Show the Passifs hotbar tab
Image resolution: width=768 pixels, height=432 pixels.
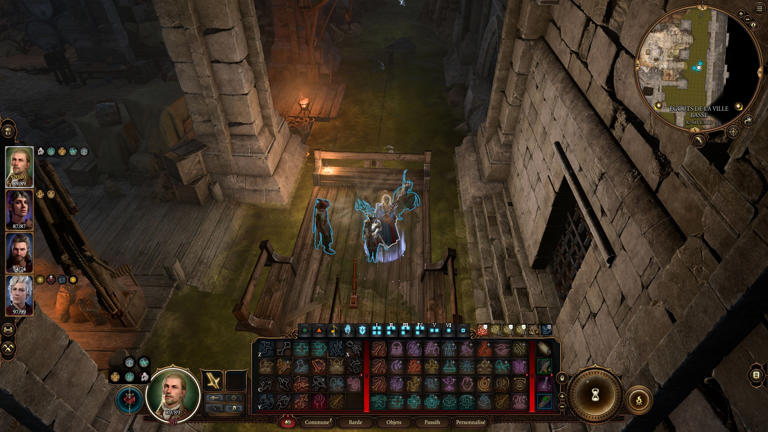click(x=431, y=422)
